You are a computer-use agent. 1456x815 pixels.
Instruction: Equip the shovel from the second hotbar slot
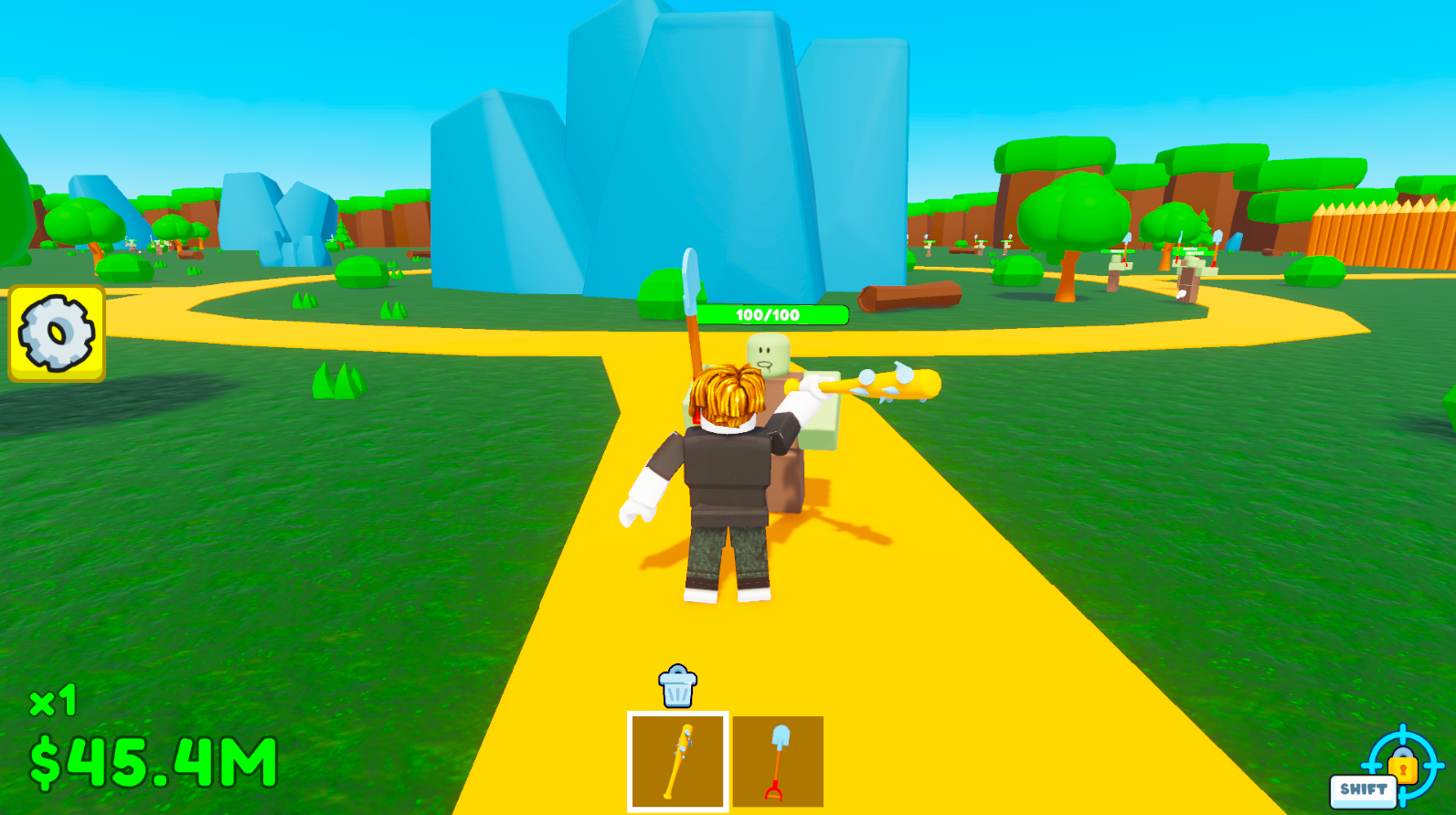[x=776, y=761]
